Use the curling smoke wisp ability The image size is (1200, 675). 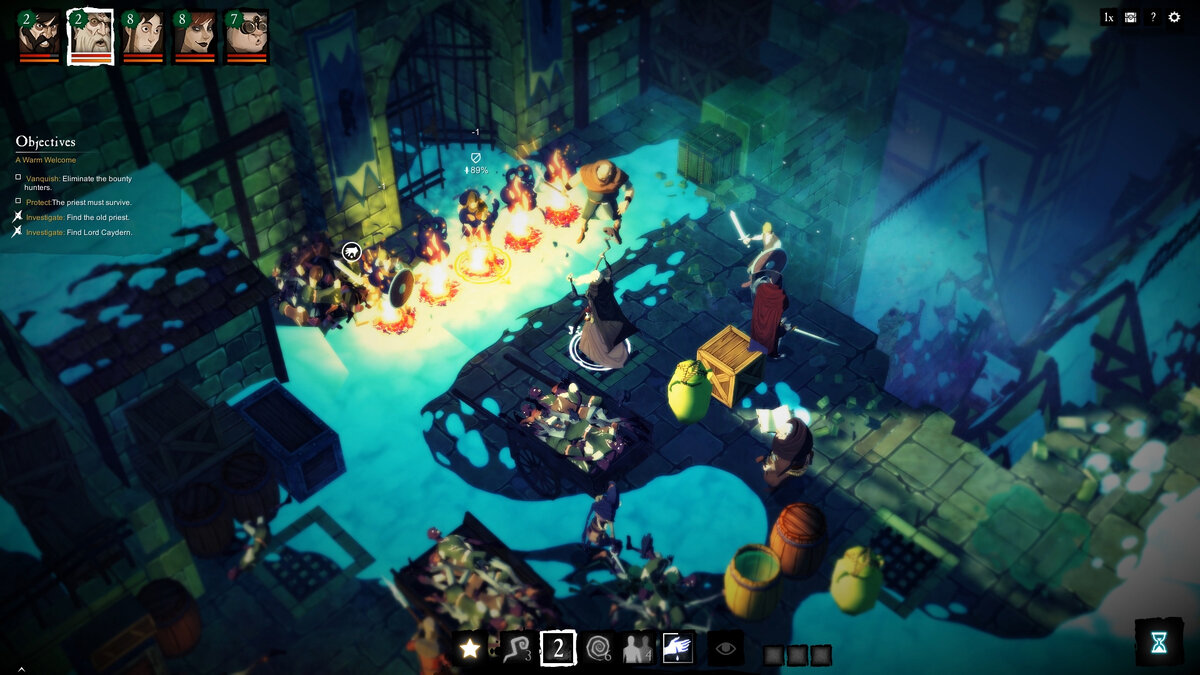pyautogui.click(x=515, y=649)
